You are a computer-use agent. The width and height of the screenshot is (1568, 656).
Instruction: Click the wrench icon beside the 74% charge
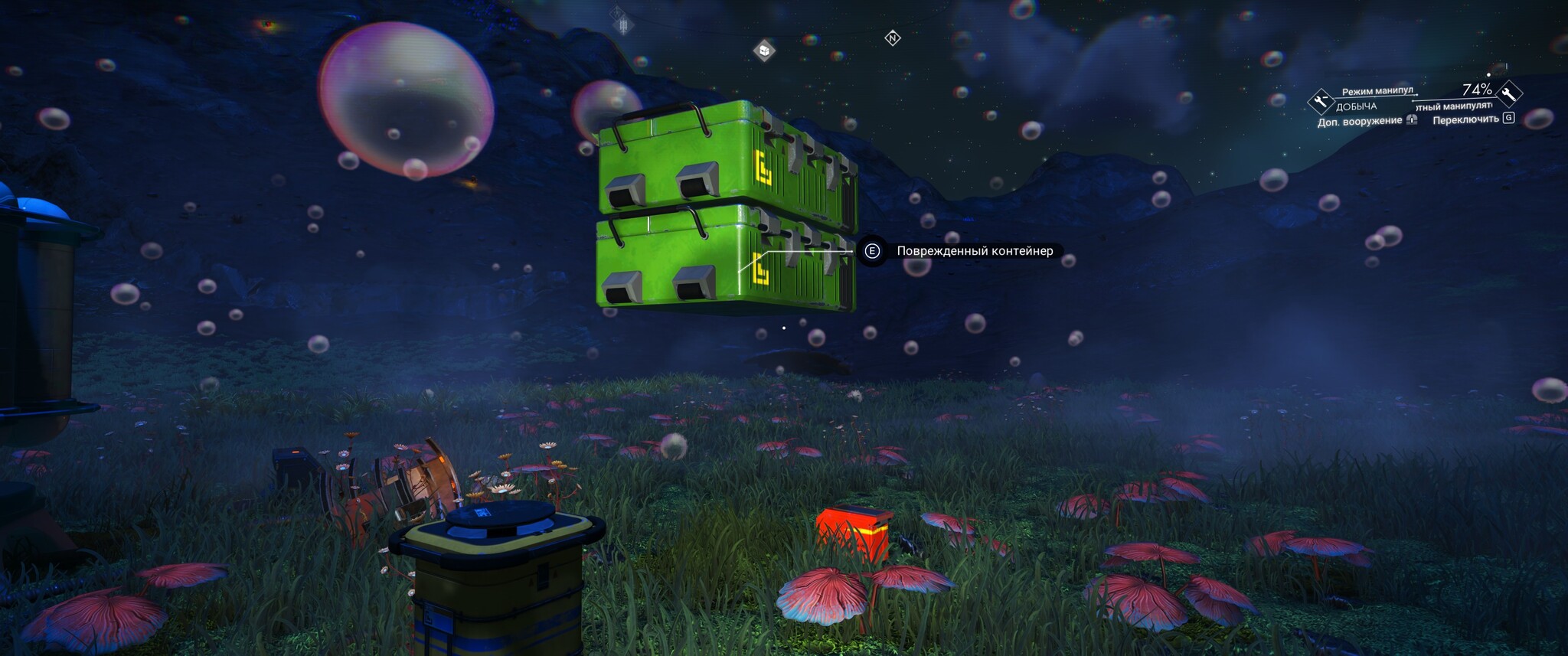coord(1509,93)
